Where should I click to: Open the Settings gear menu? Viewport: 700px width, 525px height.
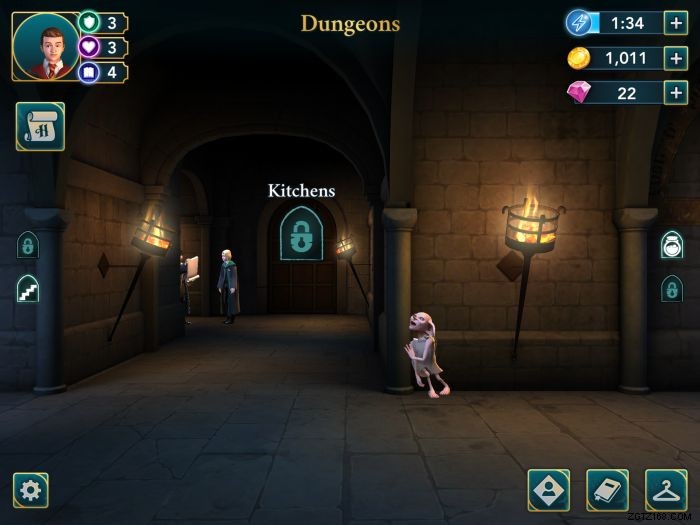click(31, 490)
